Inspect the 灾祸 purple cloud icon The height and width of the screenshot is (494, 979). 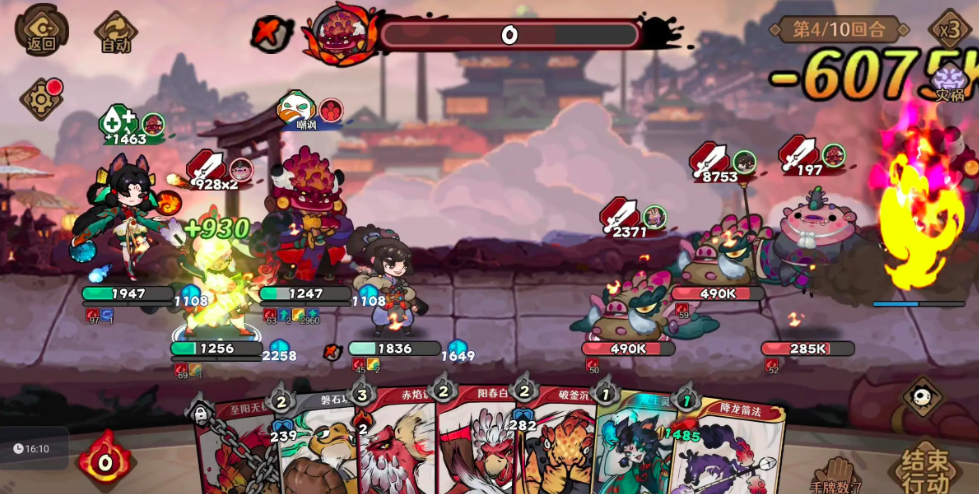coord(949,82)
